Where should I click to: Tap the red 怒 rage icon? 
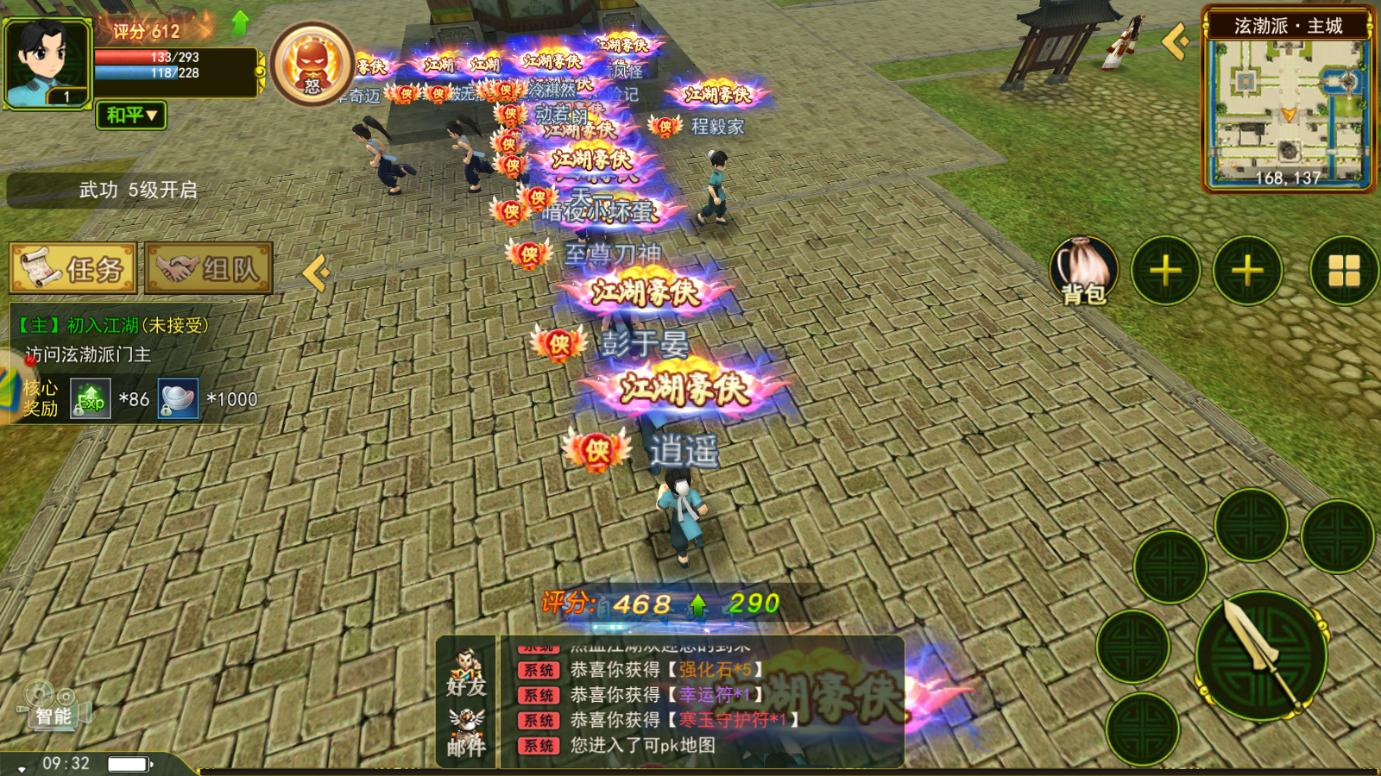pyautogui.click(x=312, y=64)
